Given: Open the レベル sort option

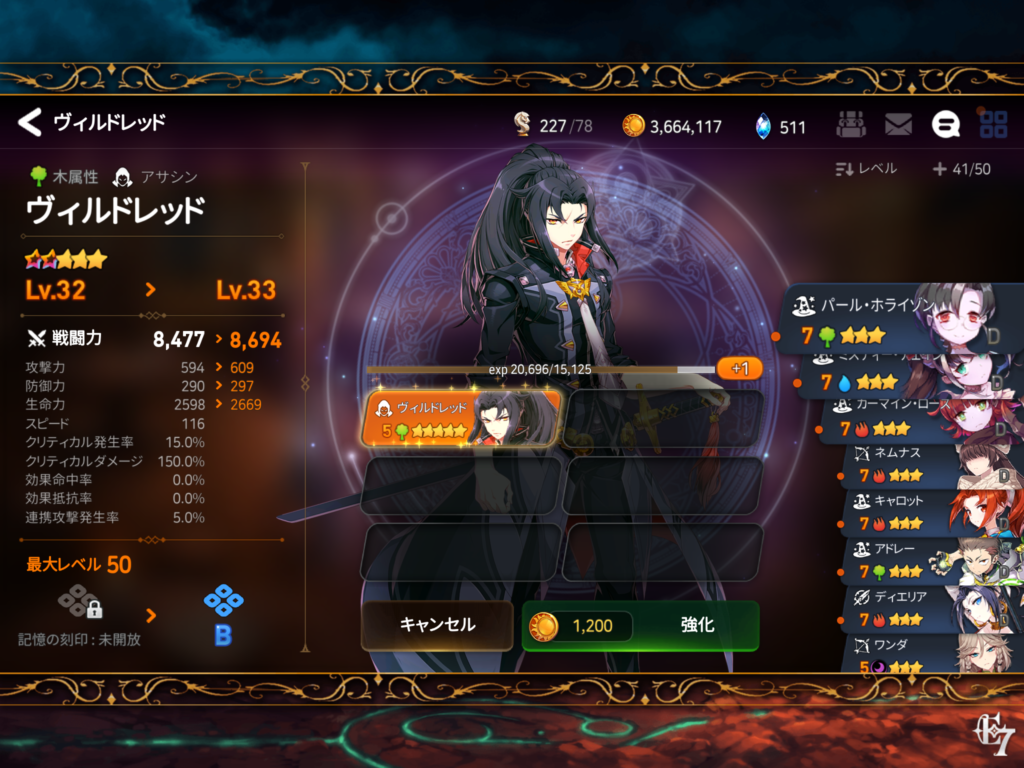Looking at the screenshot, I should click(866, 169).
